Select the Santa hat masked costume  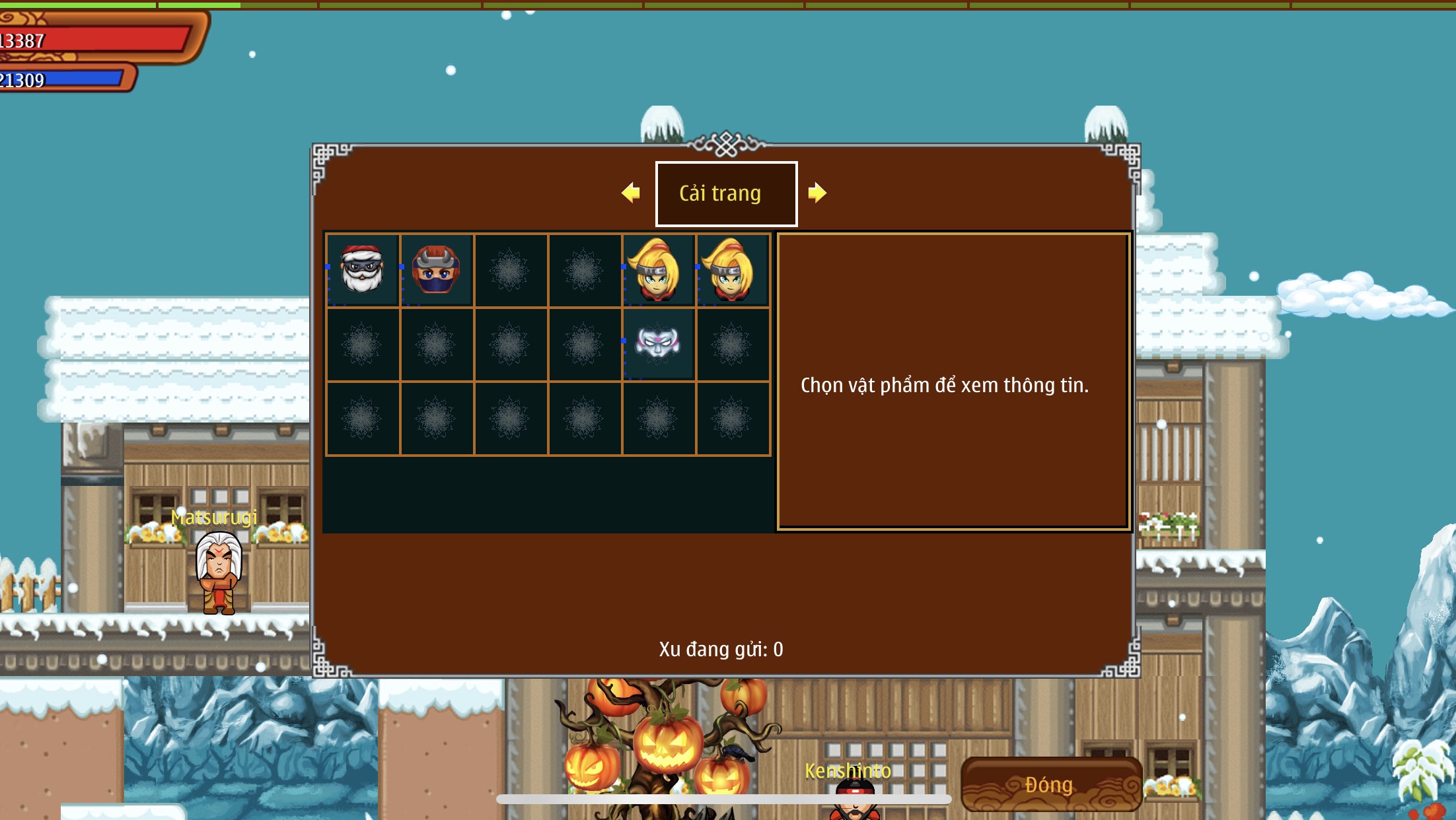[x=362, y=269]
